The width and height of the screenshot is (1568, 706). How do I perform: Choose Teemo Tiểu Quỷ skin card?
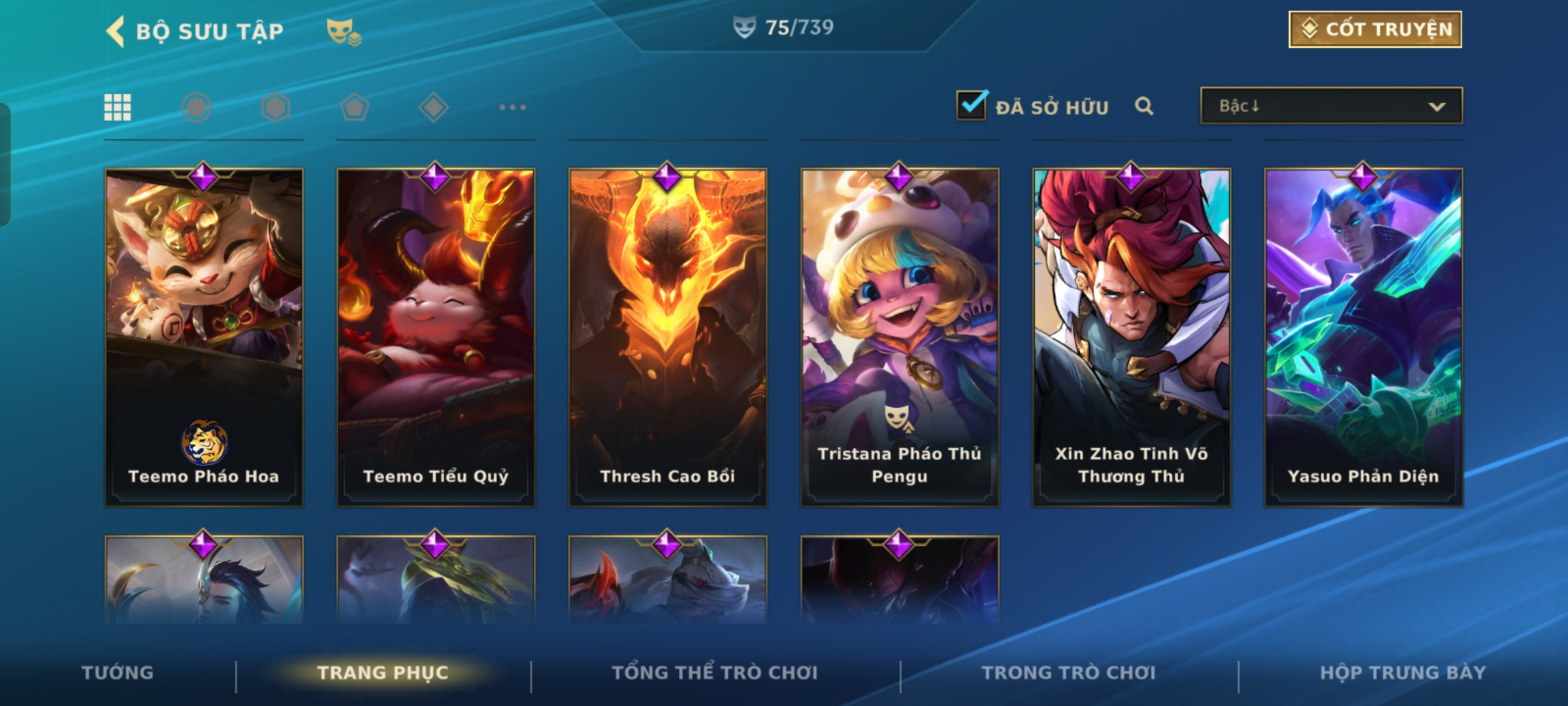(x=436, y=337)
